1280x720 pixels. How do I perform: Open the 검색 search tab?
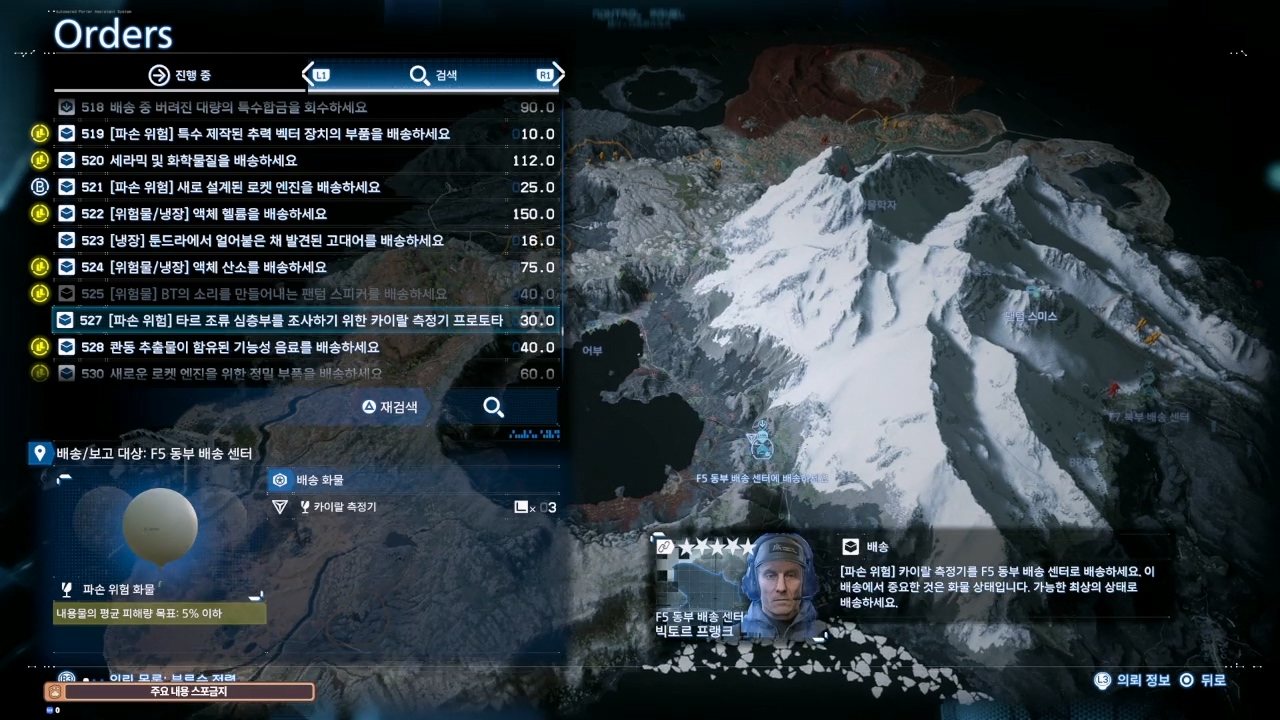pos(433,75)
